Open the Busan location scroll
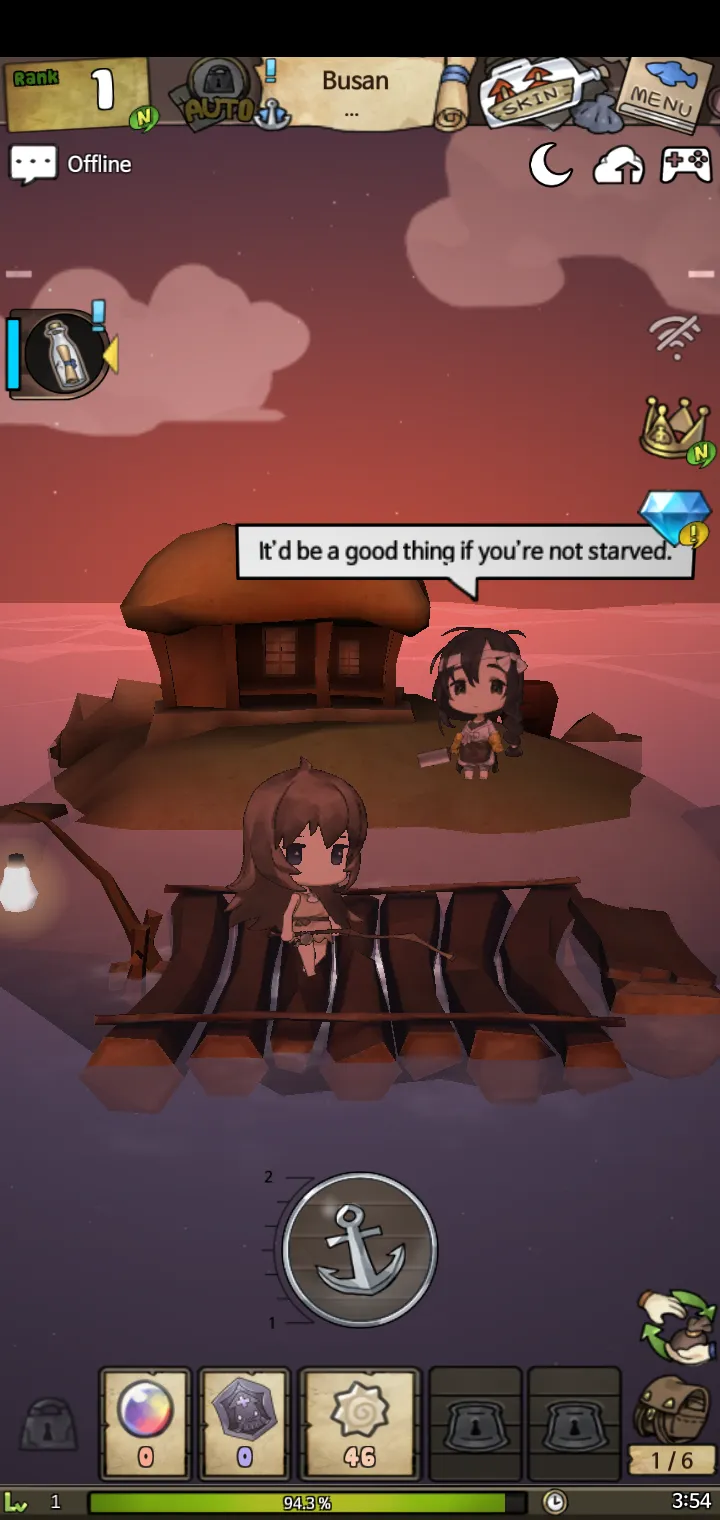This screenshot has width=720, height=1520. pyautogui.click(x=355, y=93)
